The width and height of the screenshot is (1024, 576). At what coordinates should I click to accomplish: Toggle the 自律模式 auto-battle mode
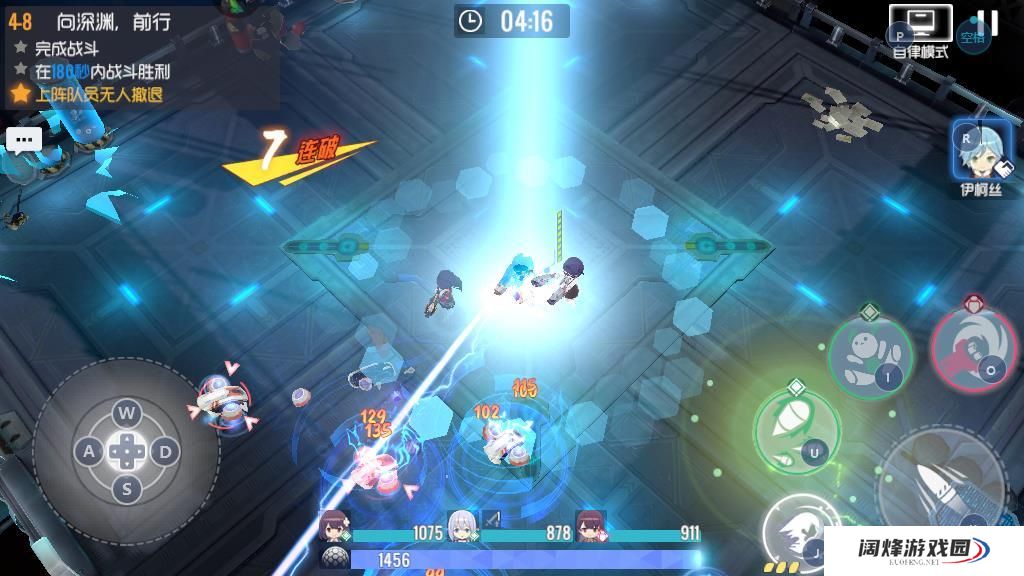(x=920, y=30)
